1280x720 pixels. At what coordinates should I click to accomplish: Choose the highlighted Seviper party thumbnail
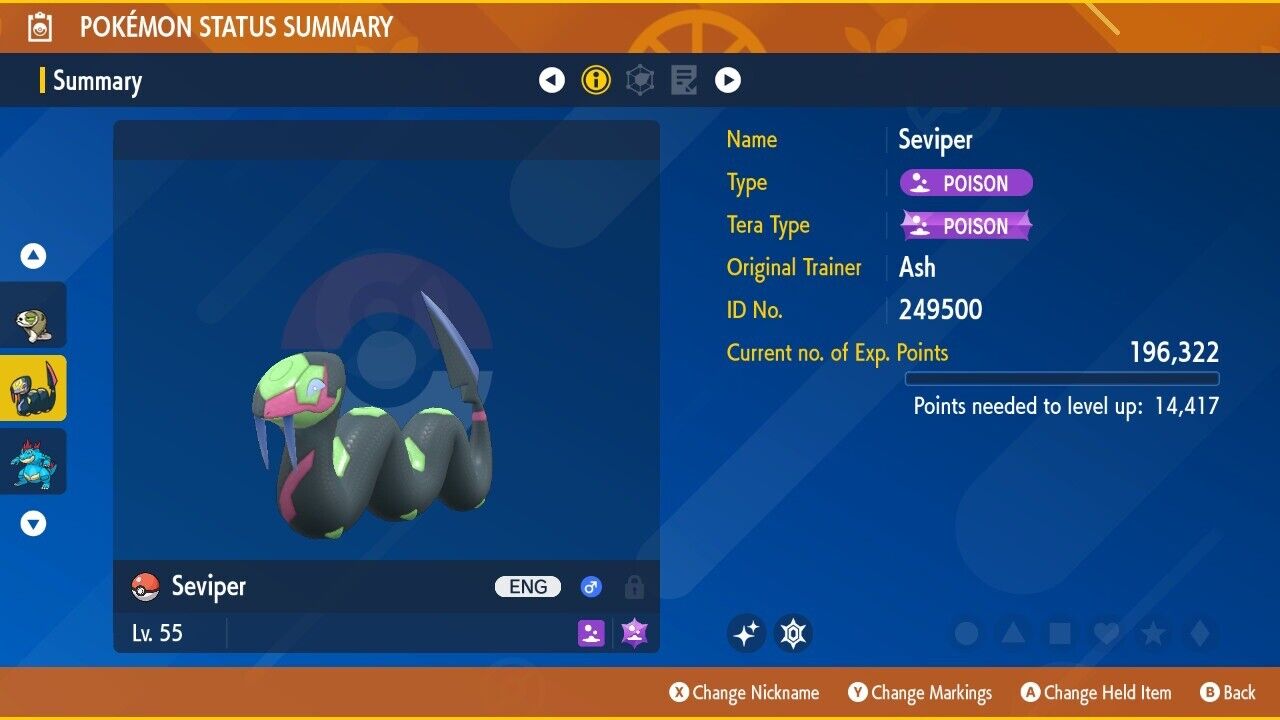pyautogui.click(x=34, y=388)
